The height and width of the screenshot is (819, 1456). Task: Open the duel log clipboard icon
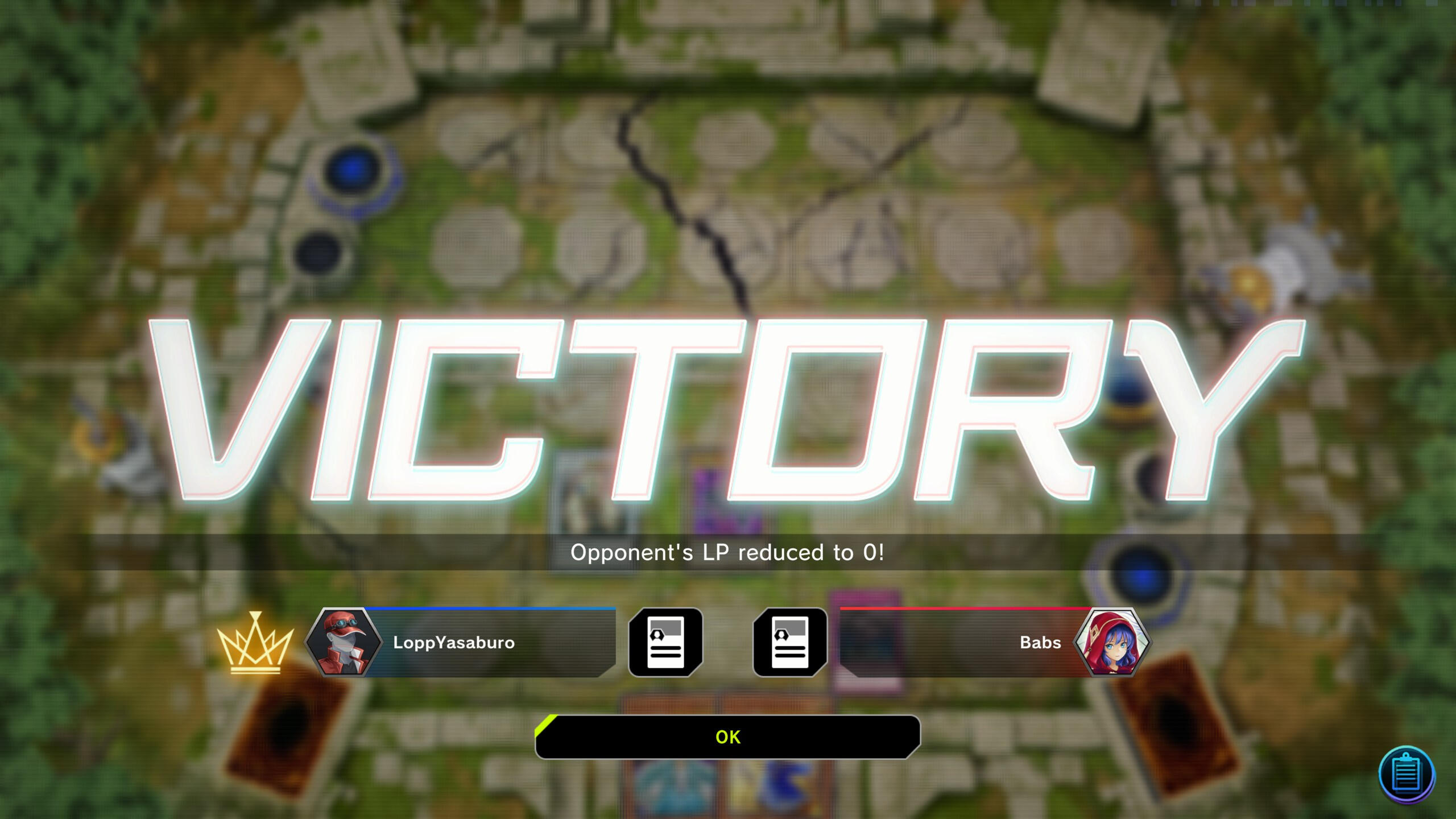pyautogui.click(x=1407, y=775)
